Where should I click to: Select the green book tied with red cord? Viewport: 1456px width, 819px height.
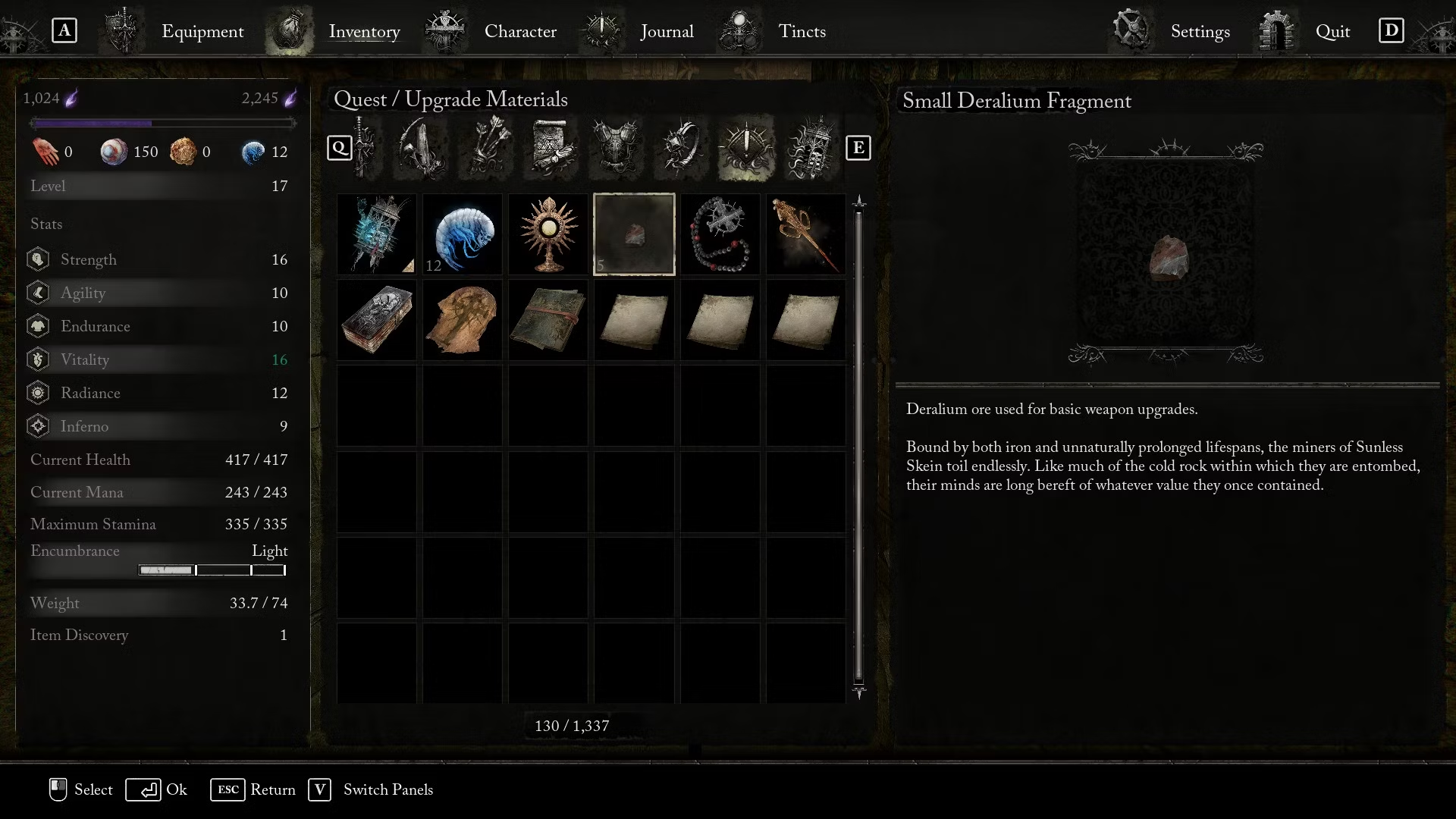pos(548,320)
